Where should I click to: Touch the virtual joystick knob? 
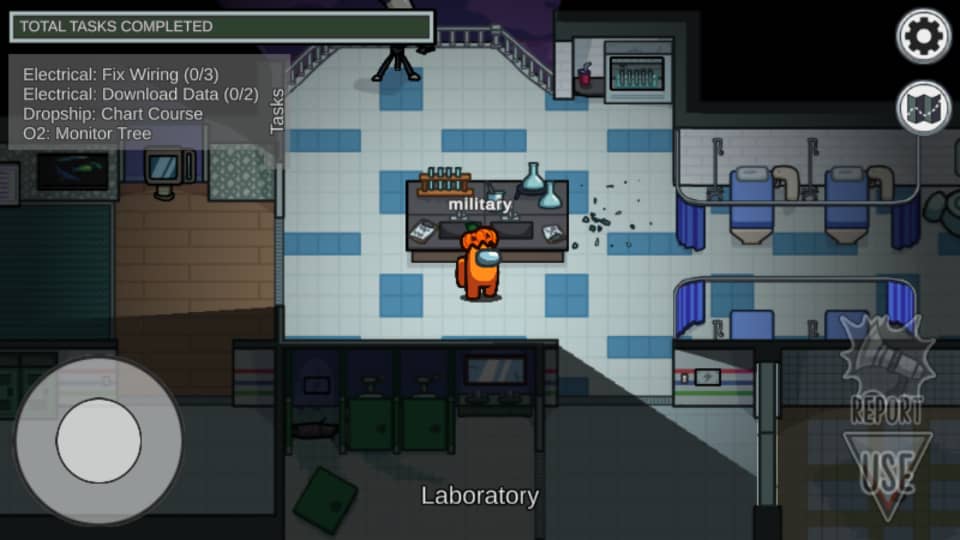[x=98, y=440]
